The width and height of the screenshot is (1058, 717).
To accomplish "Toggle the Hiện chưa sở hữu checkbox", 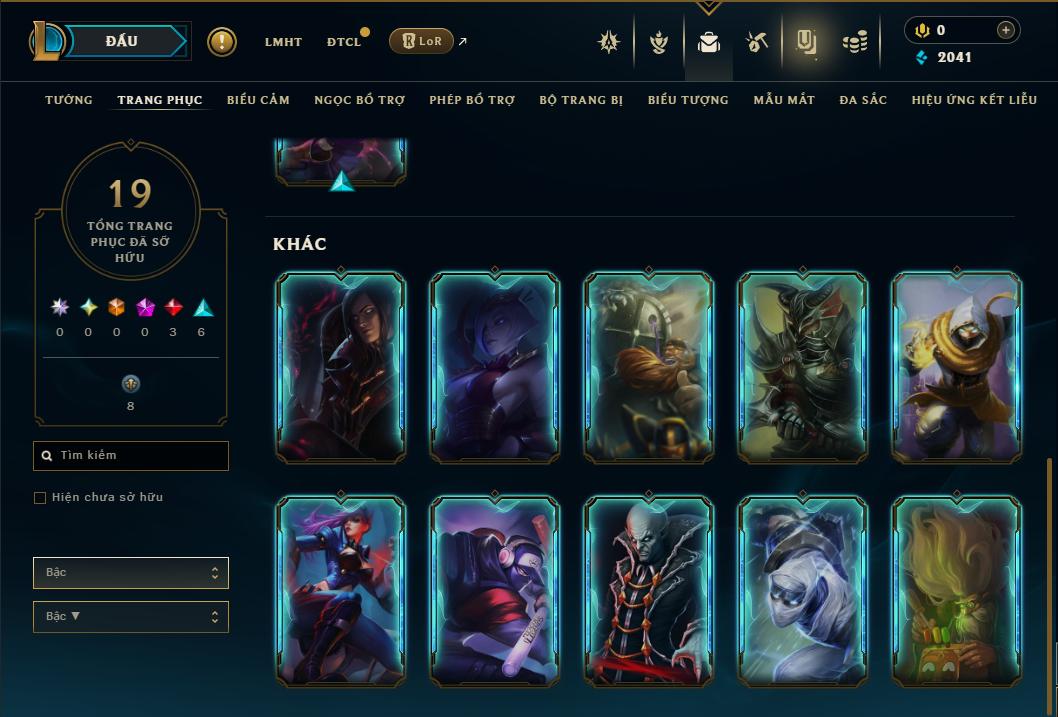I will (x=40, y=498).
